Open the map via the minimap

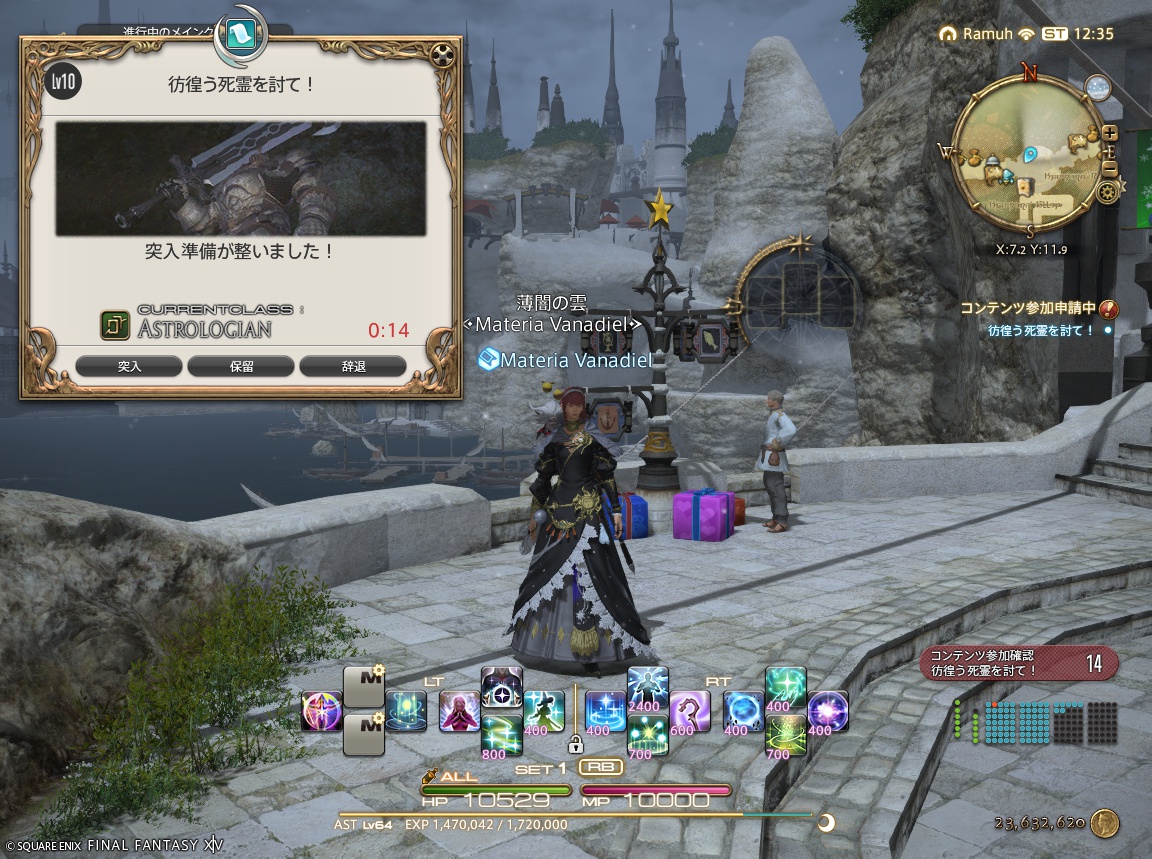1030,160
